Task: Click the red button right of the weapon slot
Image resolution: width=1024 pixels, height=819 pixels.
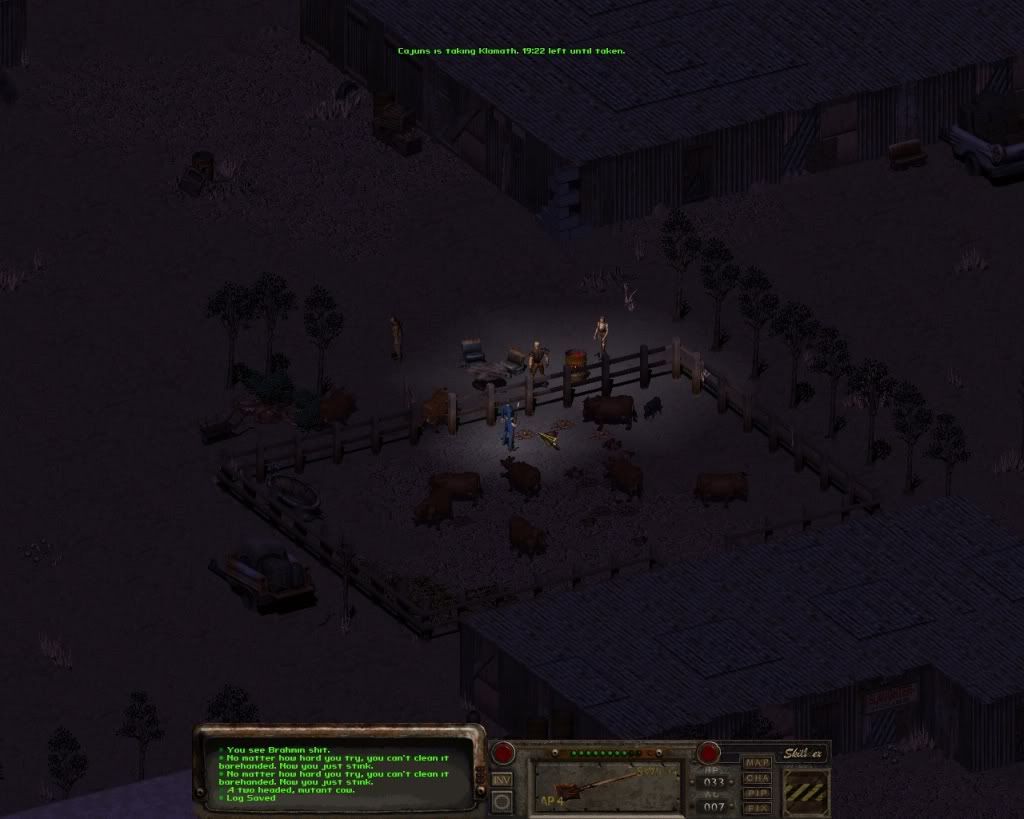Action: click(709, 752)
